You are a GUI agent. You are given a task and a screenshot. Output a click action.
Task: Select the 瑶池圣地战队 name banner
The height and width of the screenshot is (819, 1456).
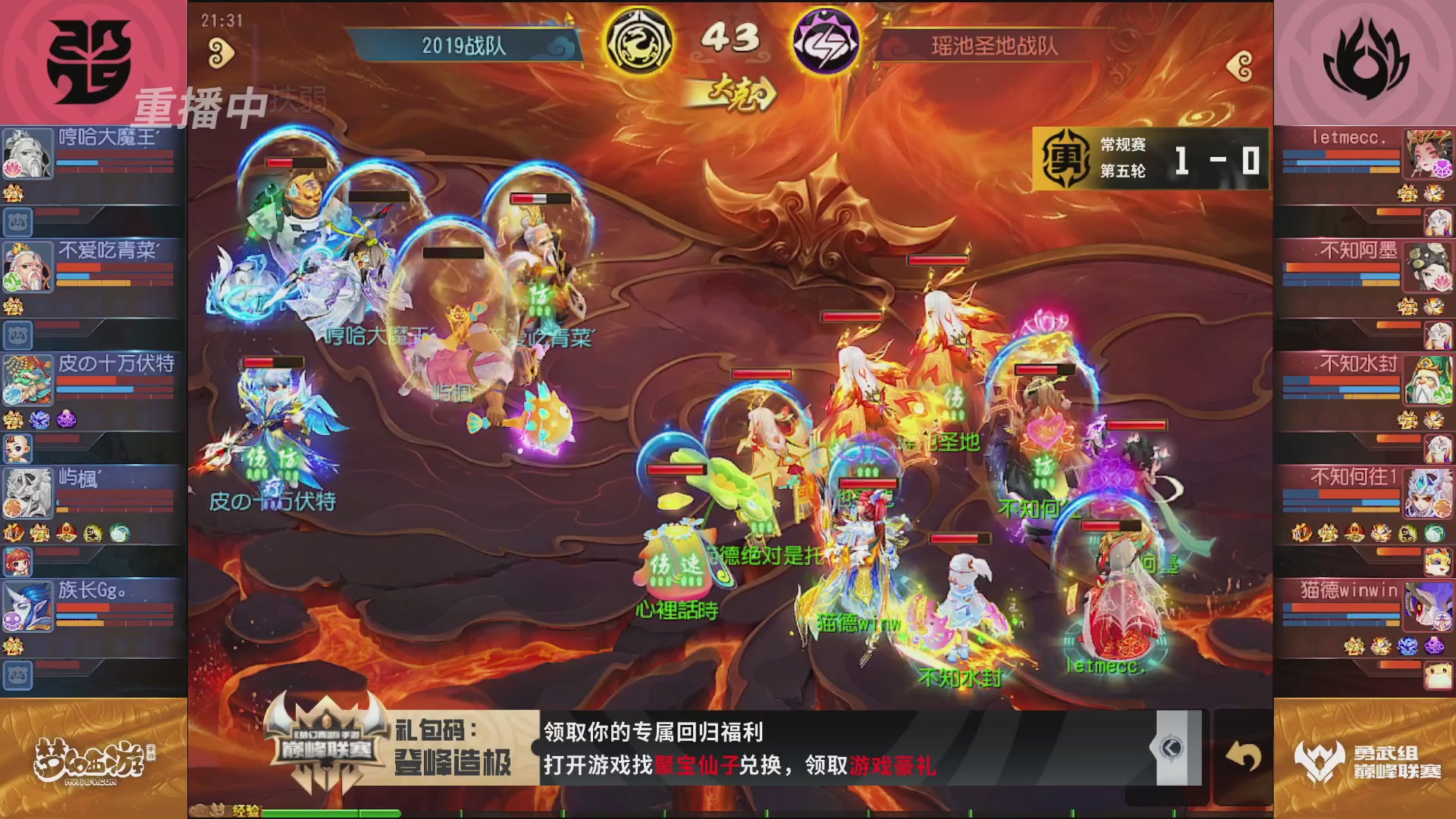point(993,44)
